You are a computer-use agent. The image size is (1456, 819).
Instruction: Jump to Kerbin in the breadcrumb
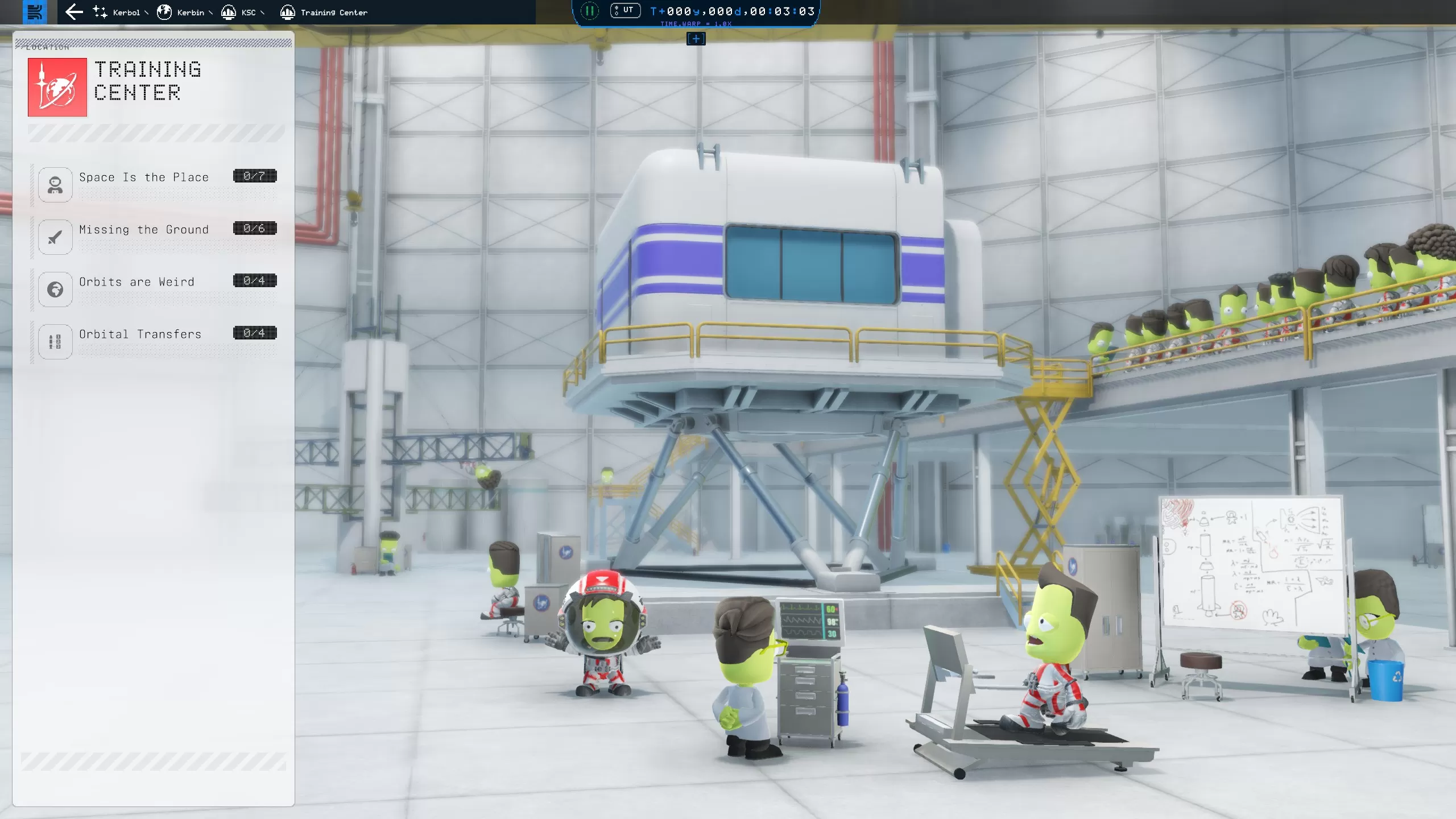183,12
